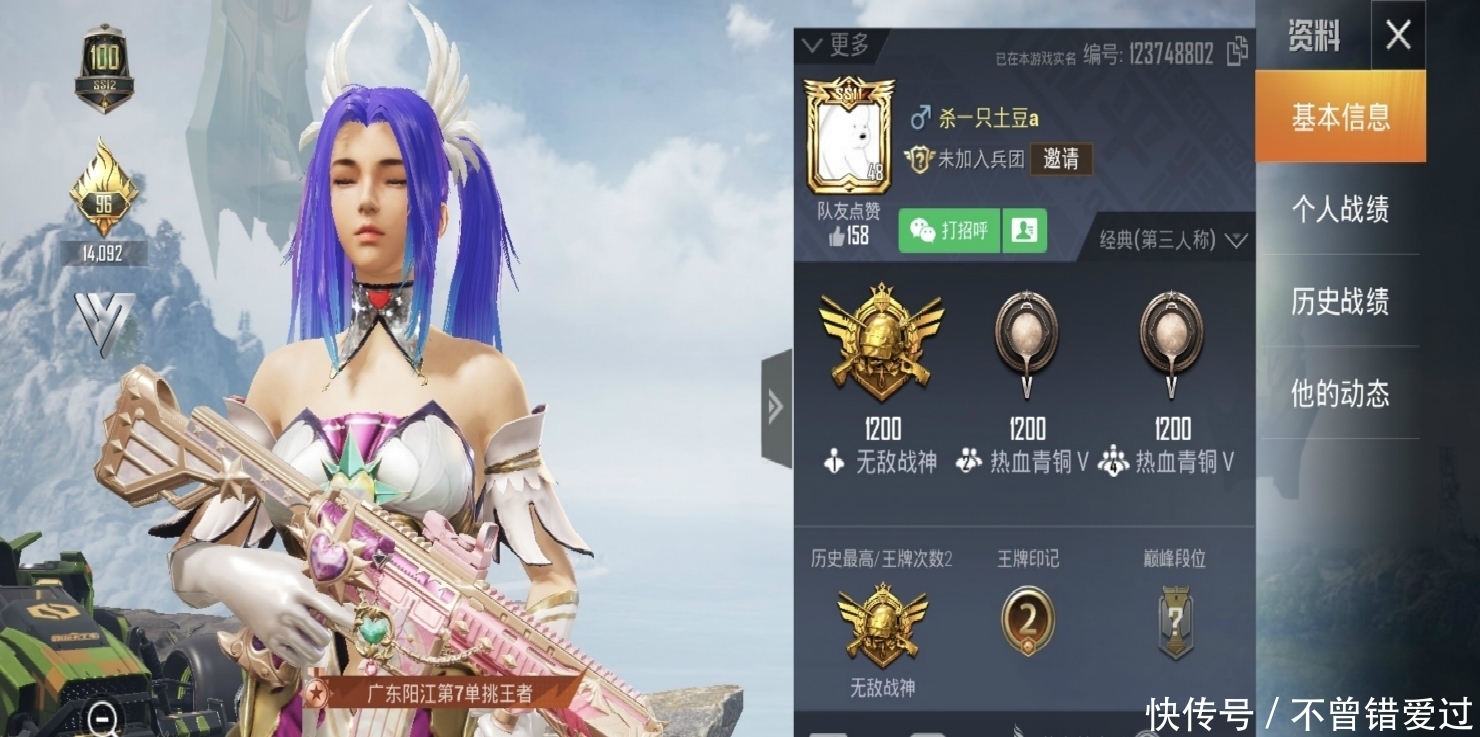The width and height of the screenshot is (1480, 737).
Task: Close the profile panel with the X
Action: point(1397,36)
